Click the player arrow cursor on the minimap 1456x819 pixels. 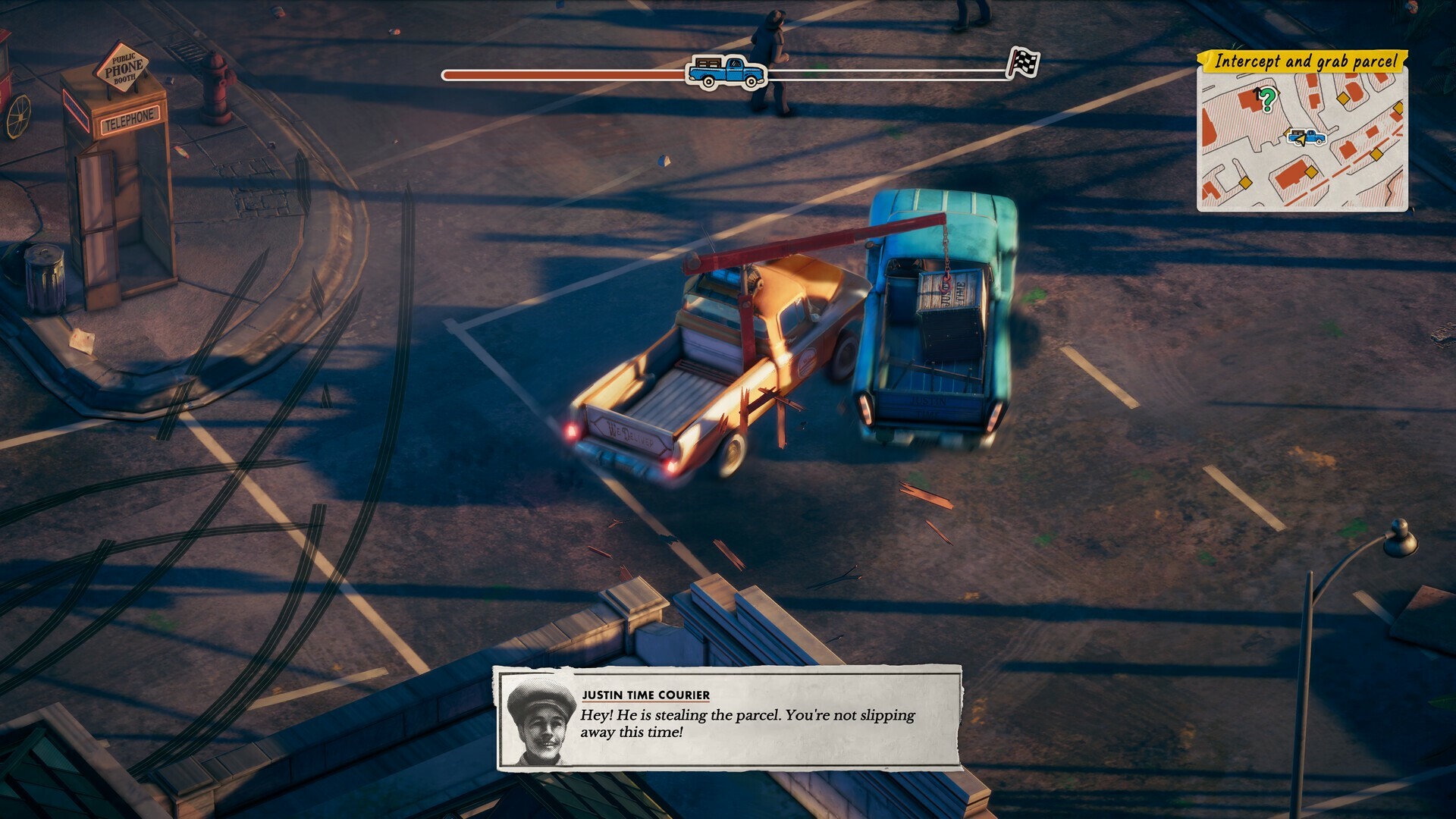(x=1301, y=141)
